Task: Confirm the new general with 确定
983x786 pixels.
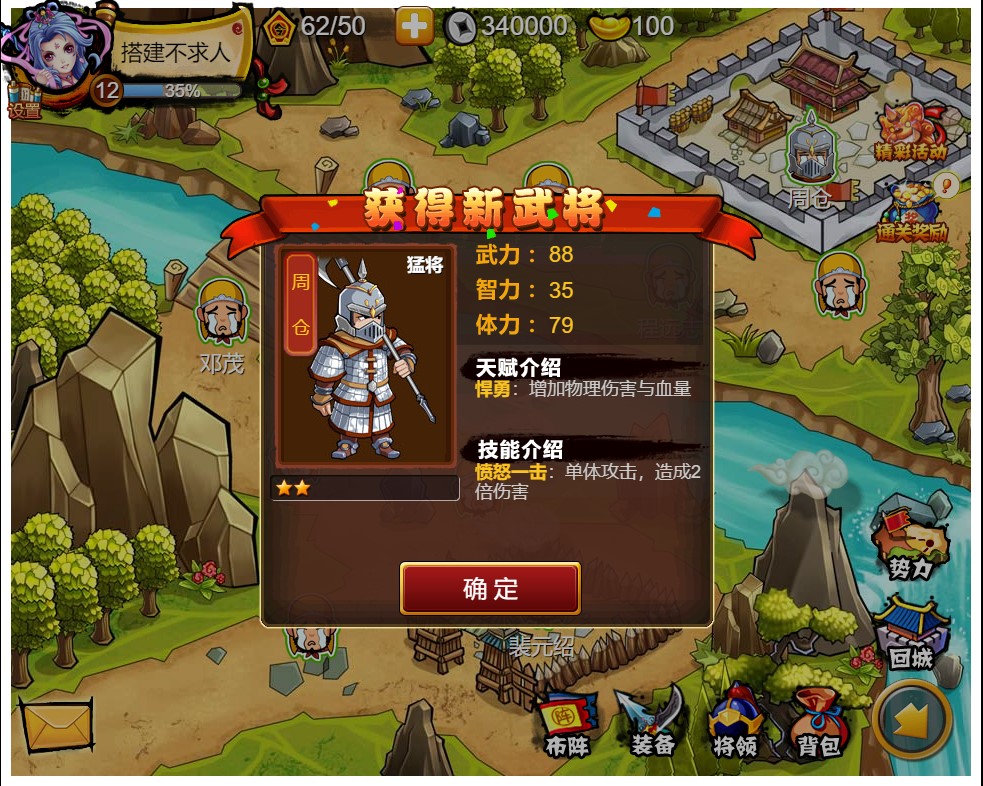Action: pyautogui.click(x=490, y=588)
